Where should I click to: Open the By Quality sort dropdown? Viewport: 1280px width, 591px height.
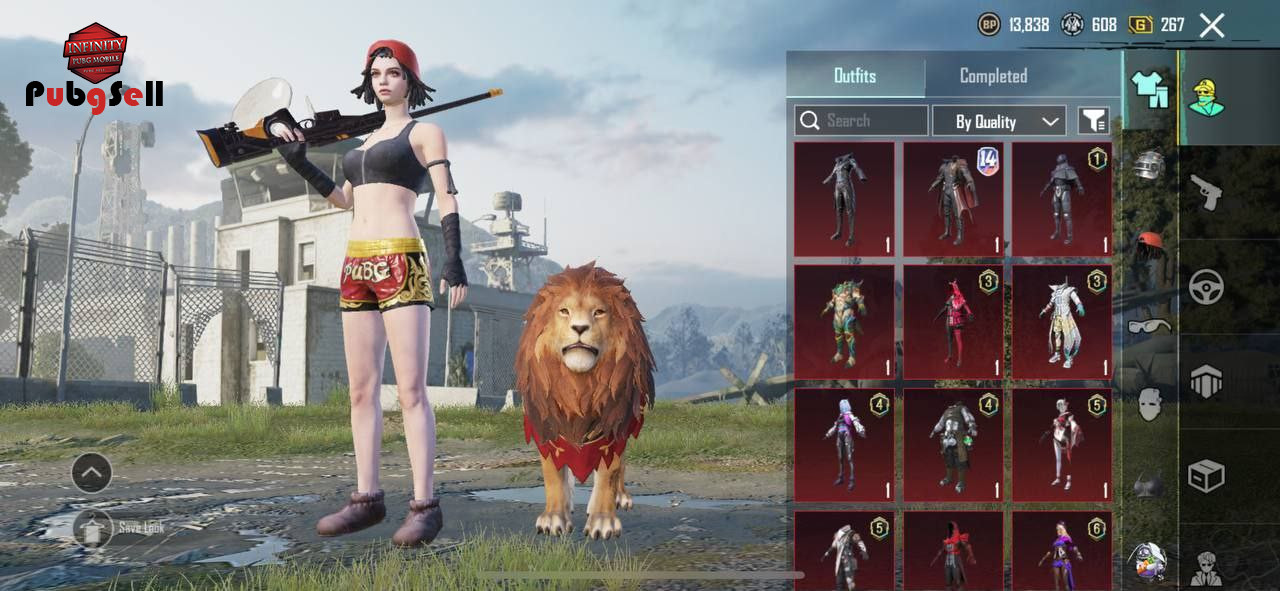[x=999, y=121]
